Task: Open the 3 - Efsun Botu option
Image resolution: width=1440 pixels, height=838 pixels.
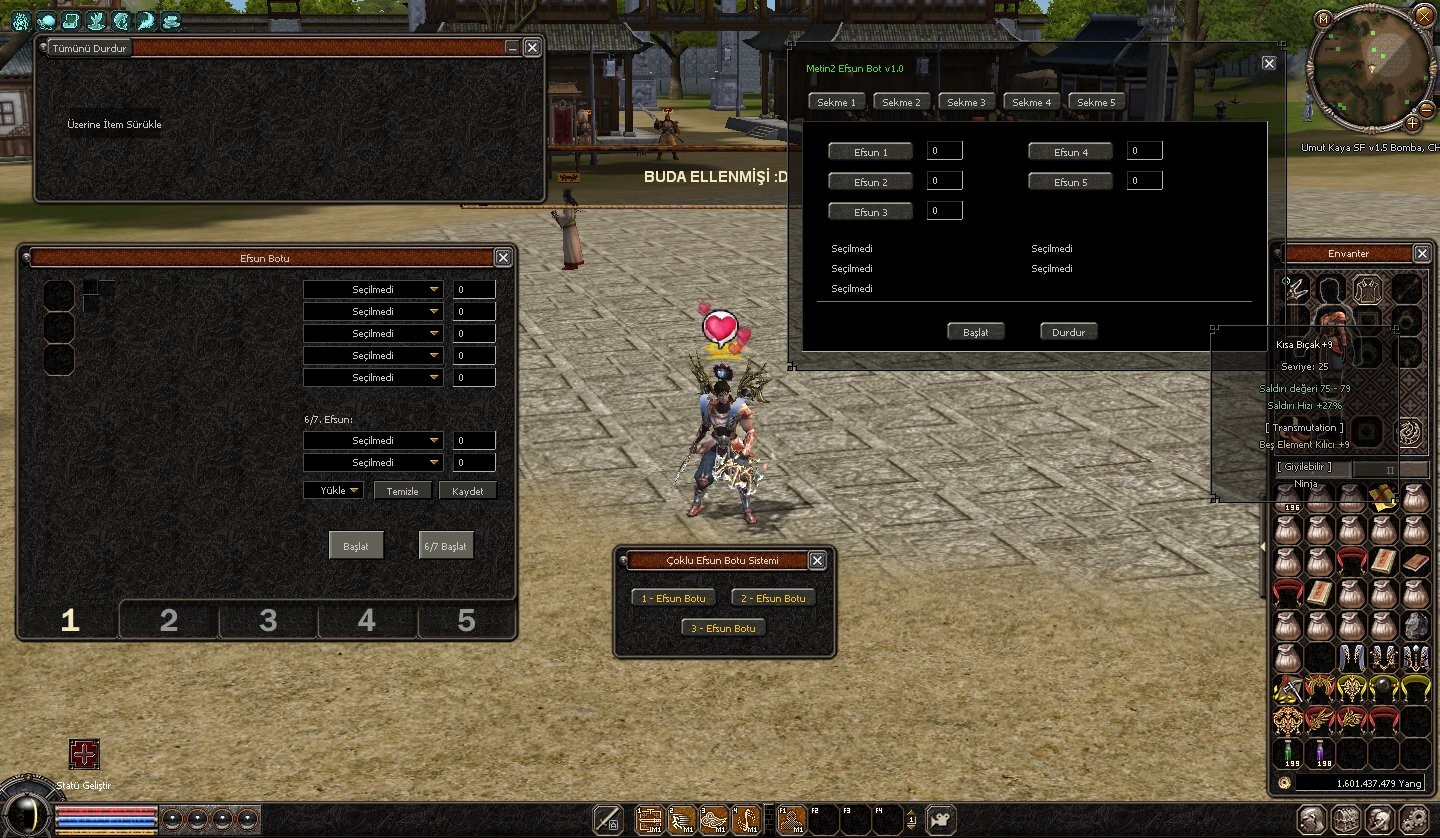Action: coord(723,628)
